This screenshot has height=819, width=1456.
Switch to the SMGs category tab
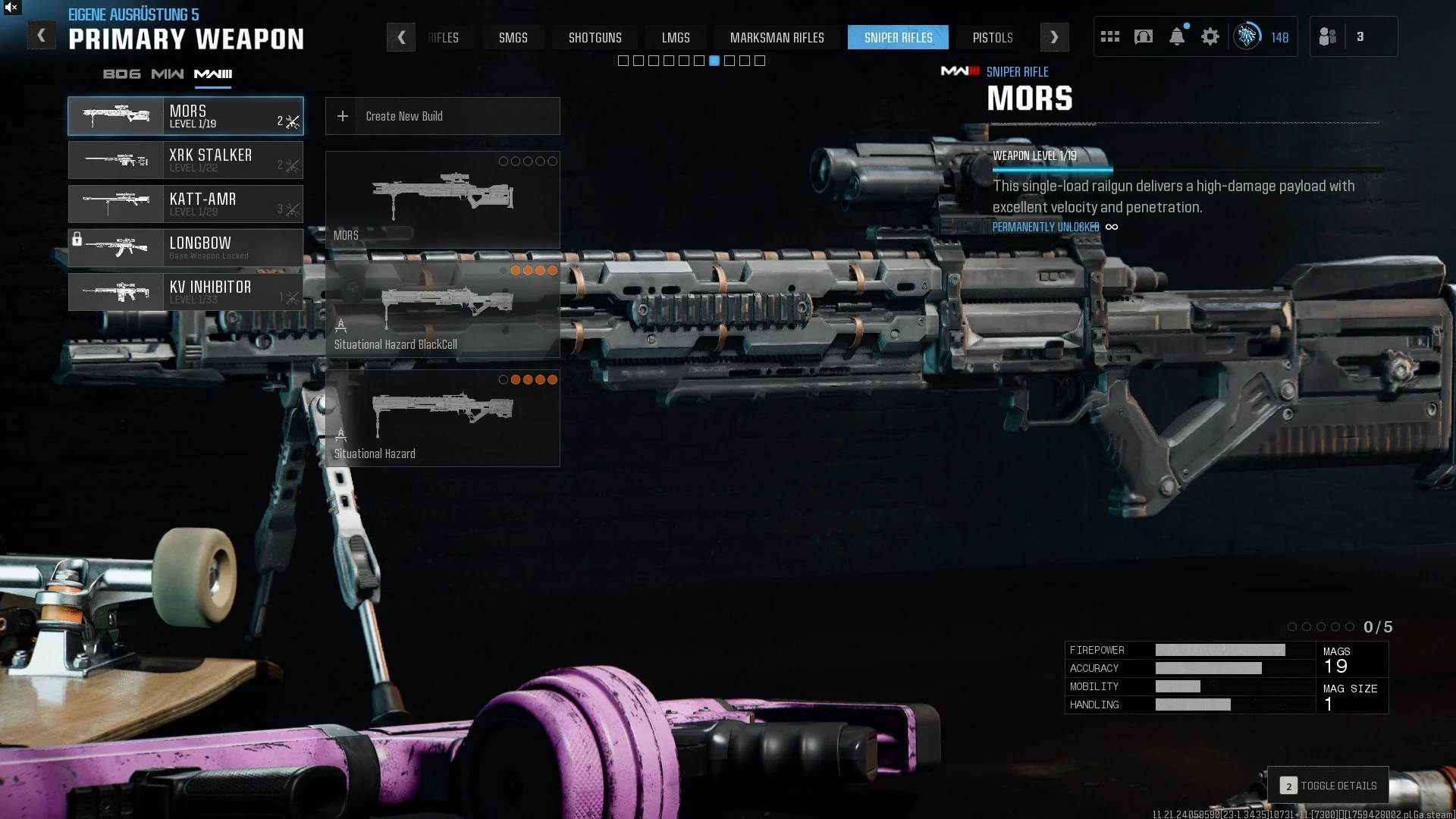tap(513, 37)
